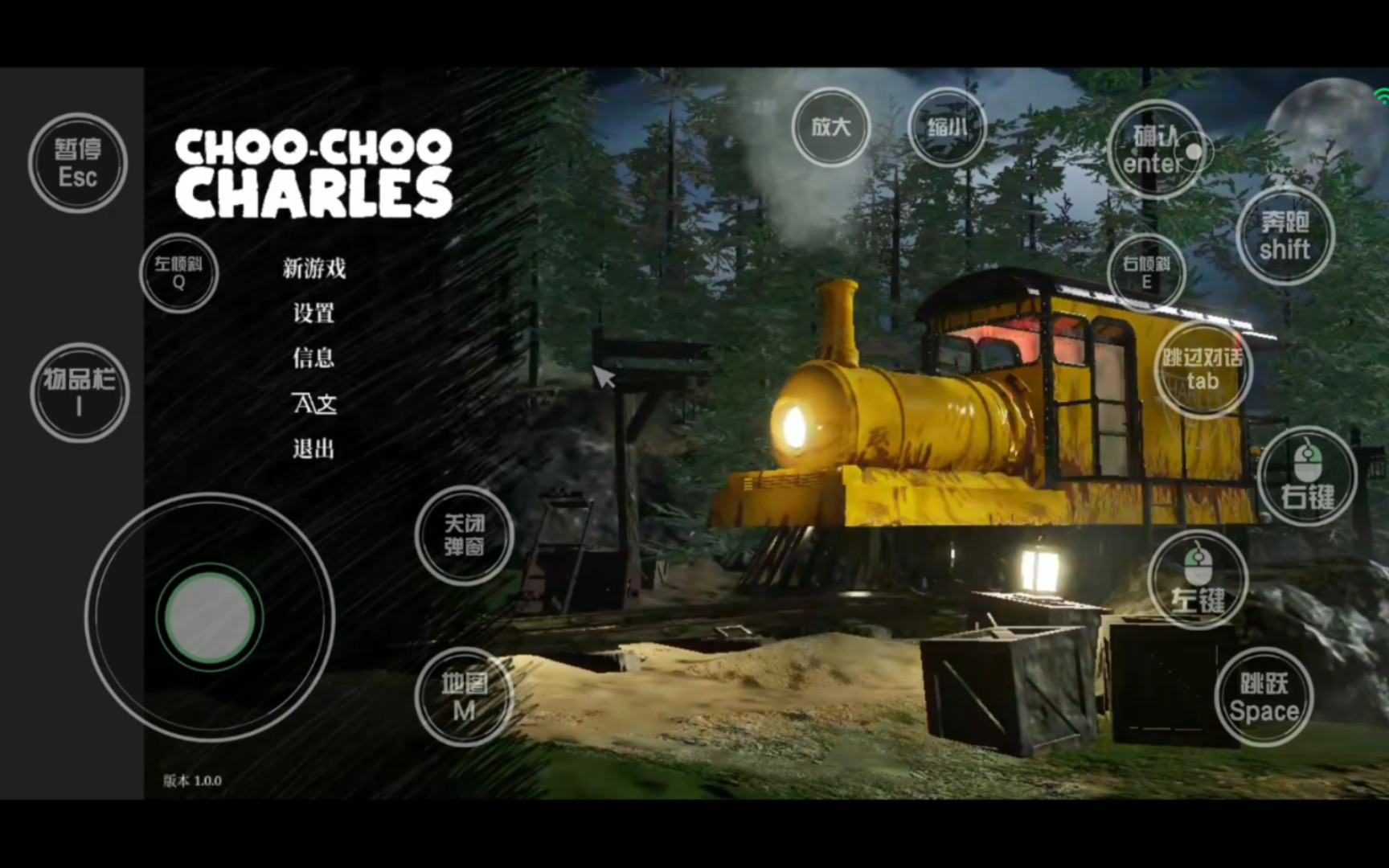Open the map with 地图 M button
Viewport: 1389px width, 868px height.
[464, 697]
